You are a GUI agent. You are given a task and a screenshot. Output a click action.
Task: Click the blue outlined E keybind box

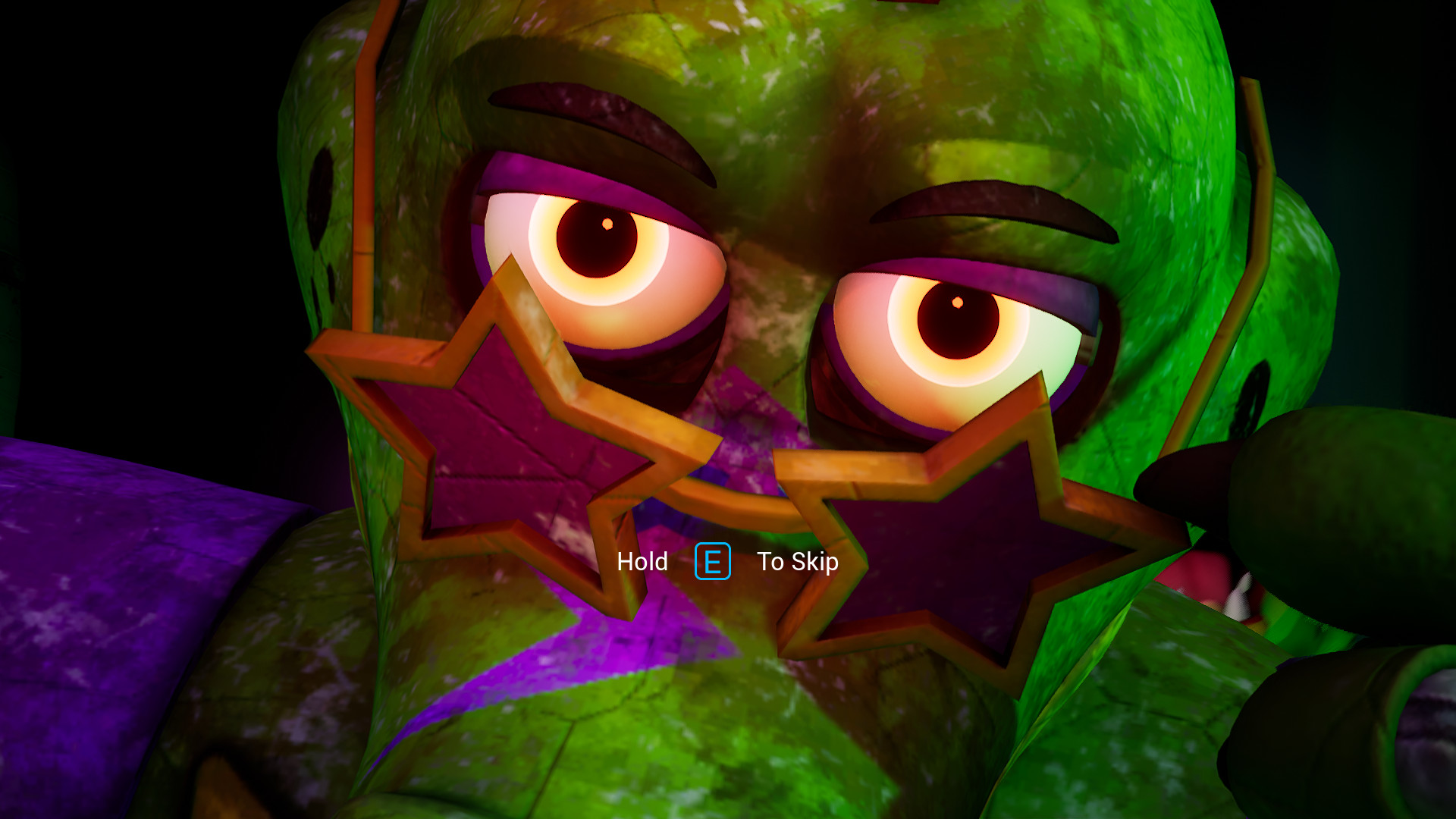[711, 562]
